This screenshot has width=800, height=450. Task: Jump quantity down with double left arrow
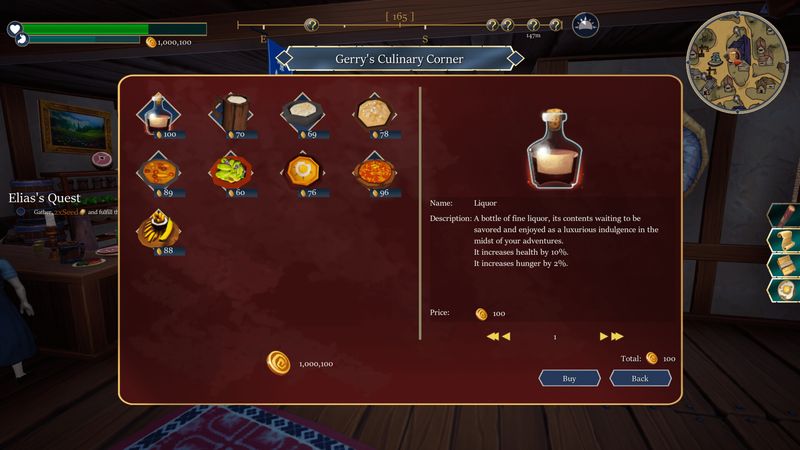tap(492, 337)
